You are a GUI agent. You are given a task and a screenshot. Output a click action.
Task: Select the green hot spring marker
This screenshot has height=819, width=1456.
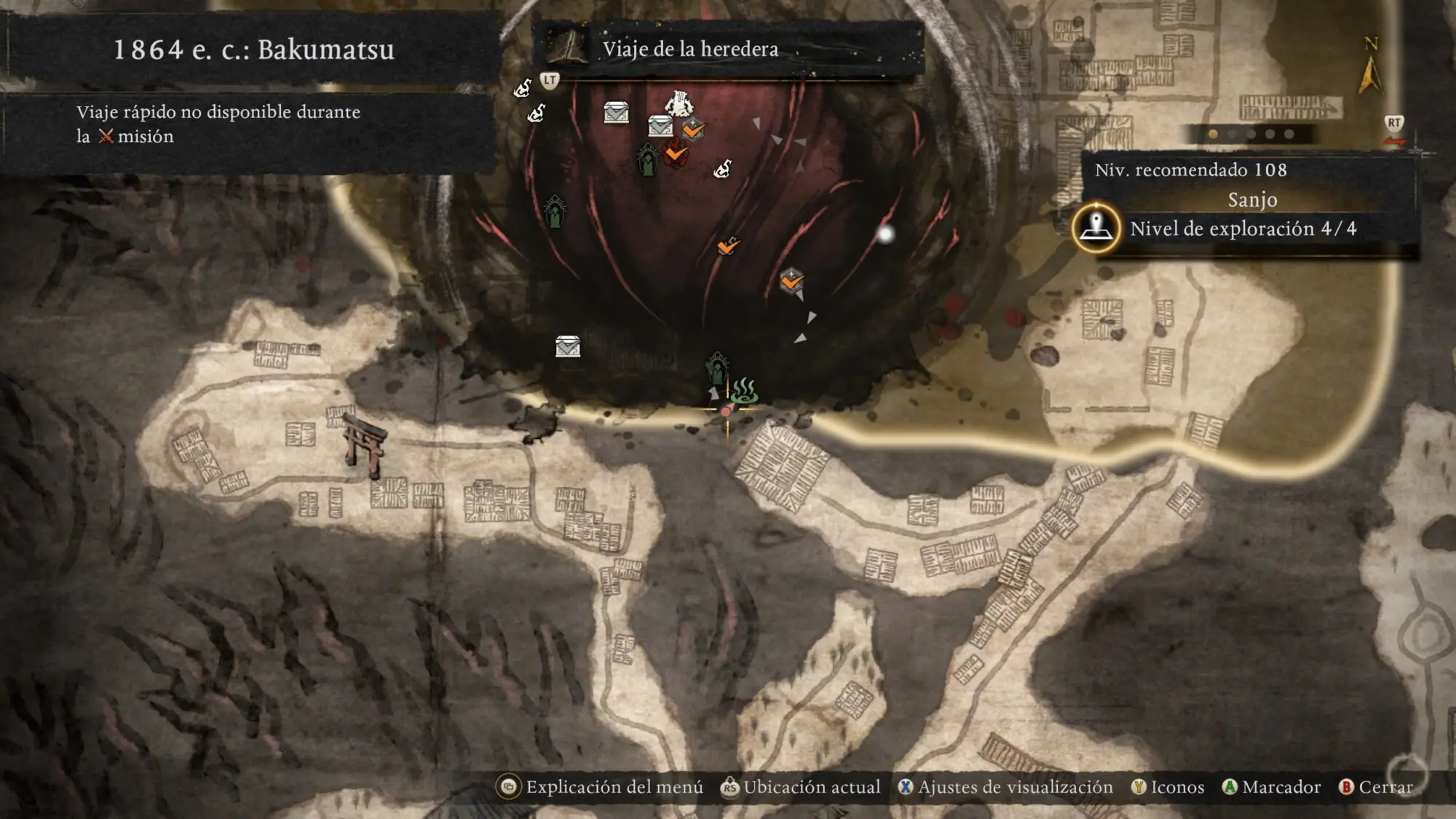[744, 391]
